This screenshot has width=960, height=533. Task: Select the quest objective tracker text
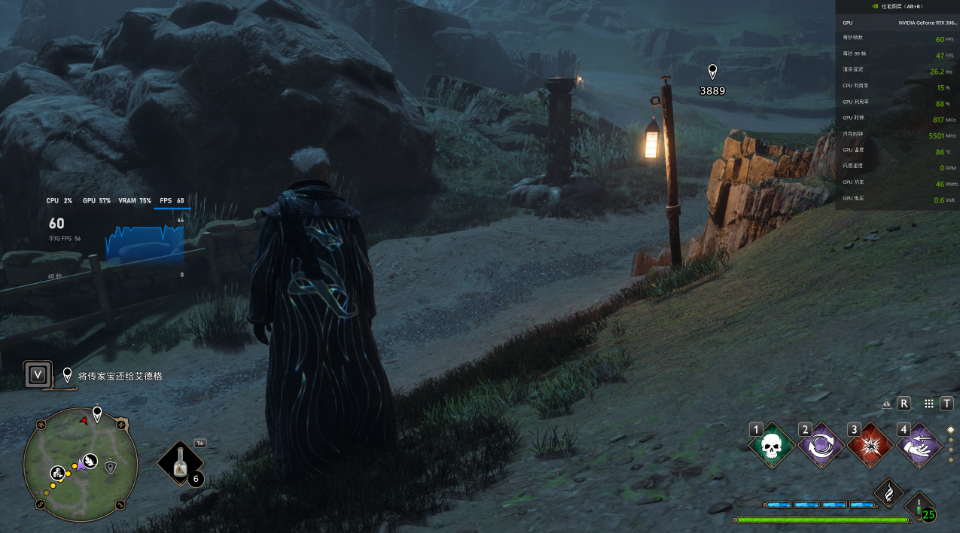[x=120, y=376]
